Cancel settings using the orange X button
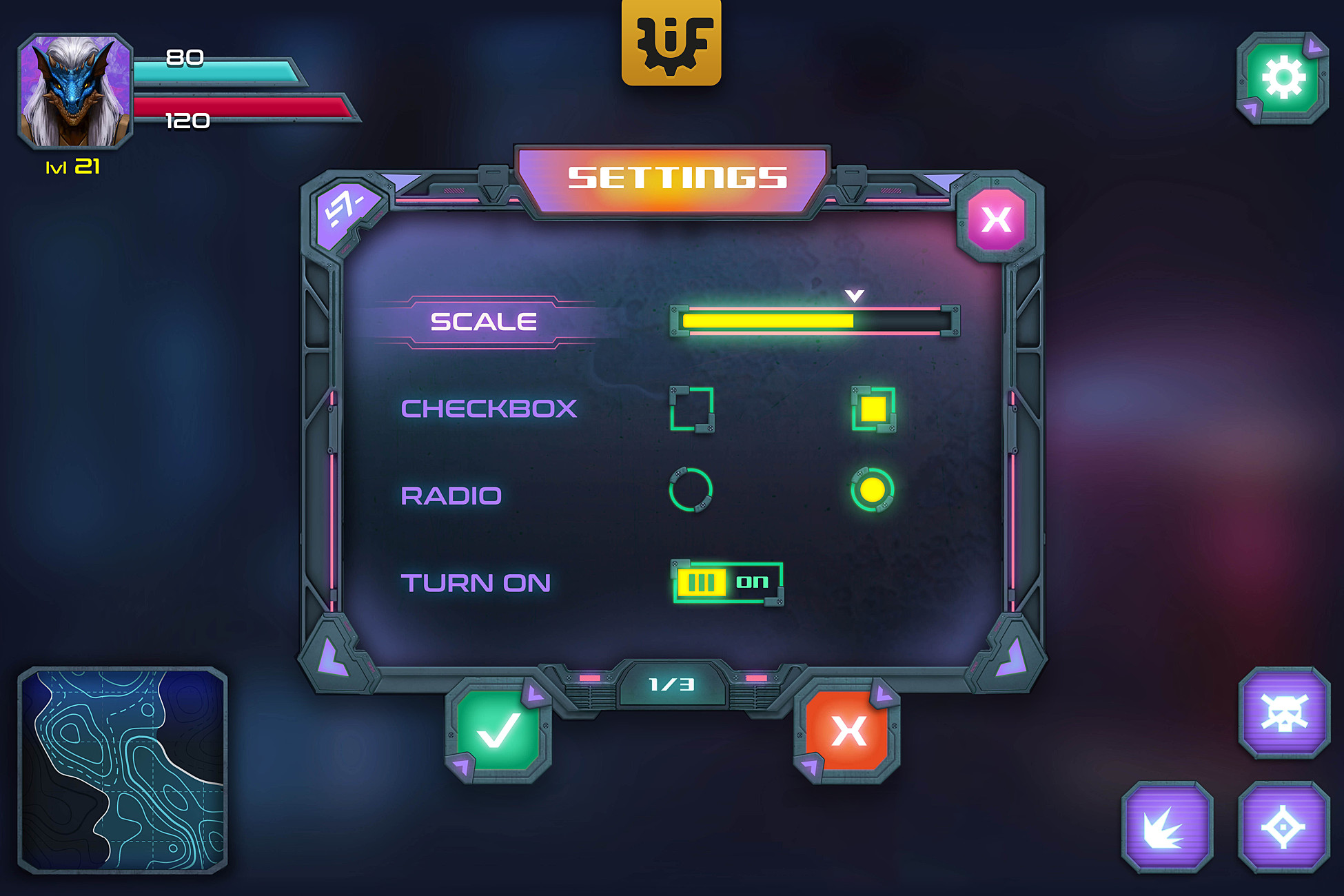Screen dimensions: 1344x896 [850, 733]
